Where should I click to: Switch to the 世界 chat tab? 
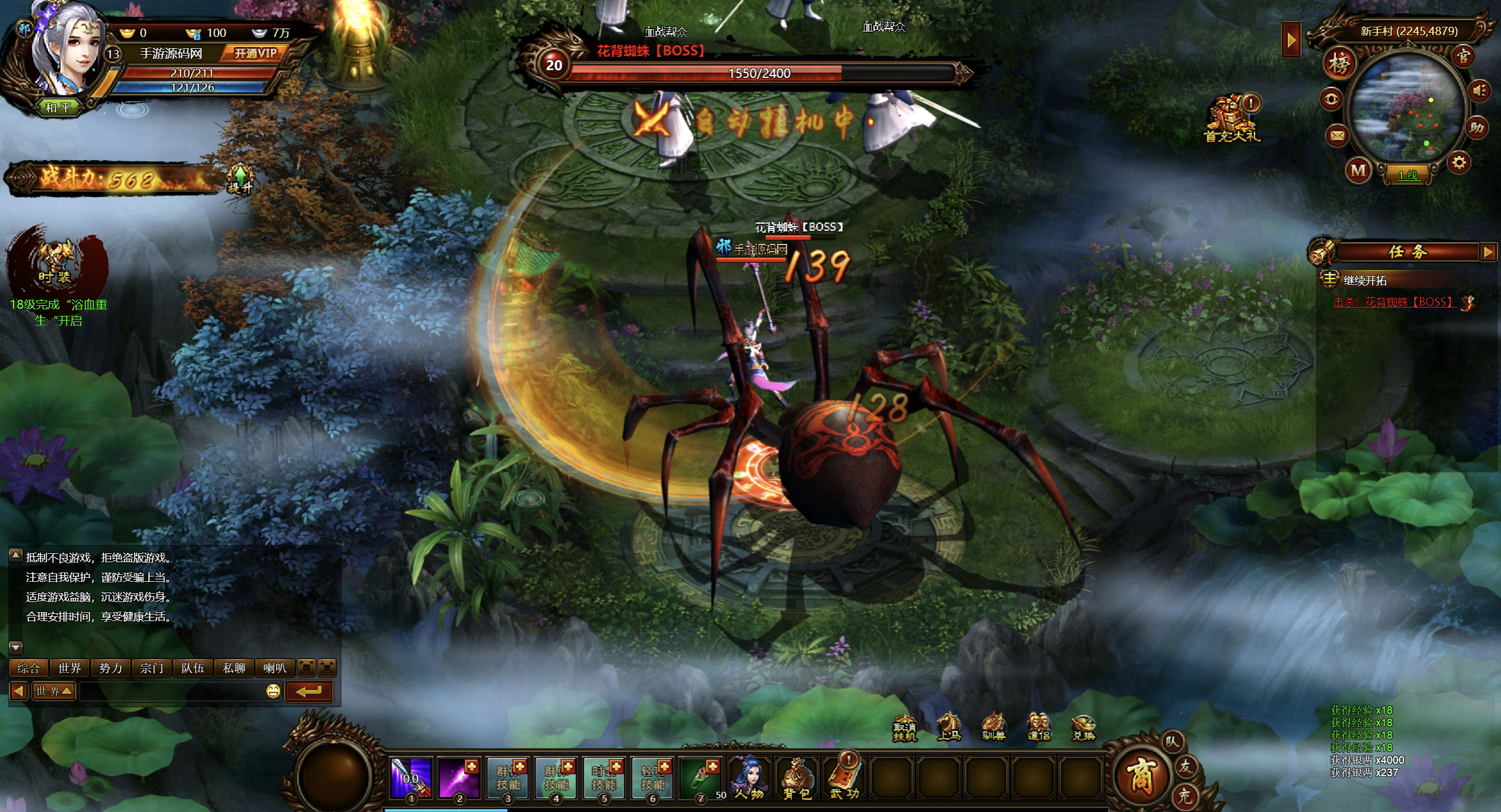(x=70, y=668)
